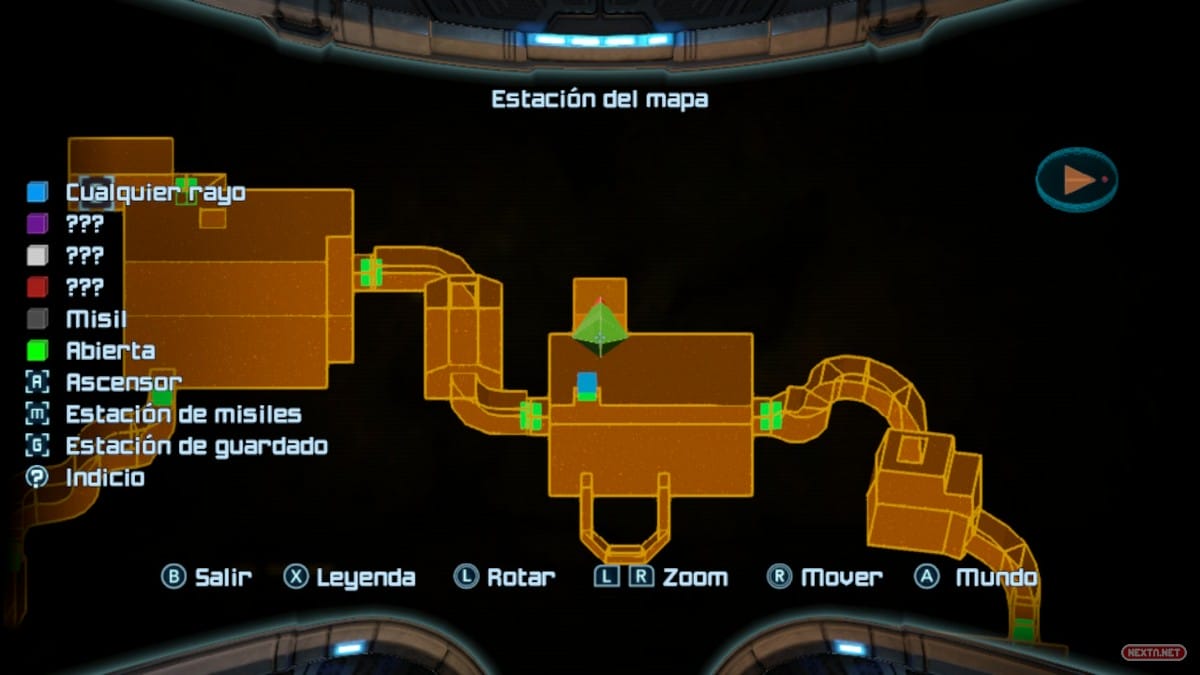Select 'Estación de misiles' in the legend
Screen dimensions: 1200x675
pyautogui.click(x=183, y=414)
